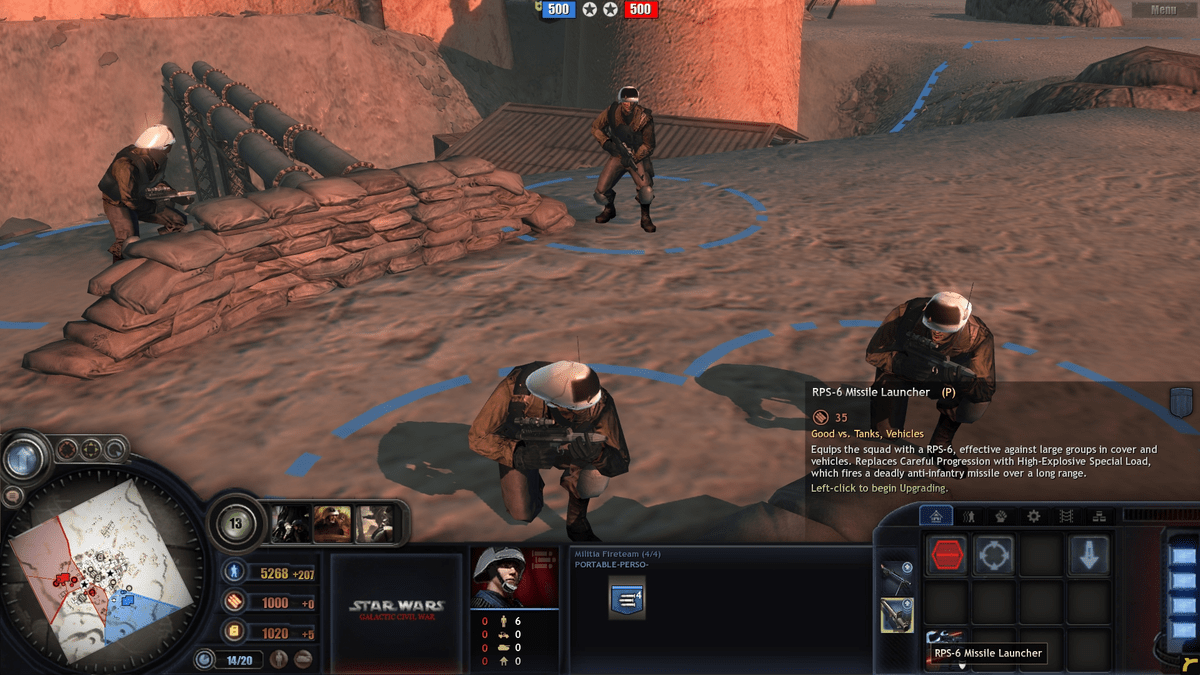Click the down-arrow retreat command
1200x675 pixels.
pos(1088,555)
